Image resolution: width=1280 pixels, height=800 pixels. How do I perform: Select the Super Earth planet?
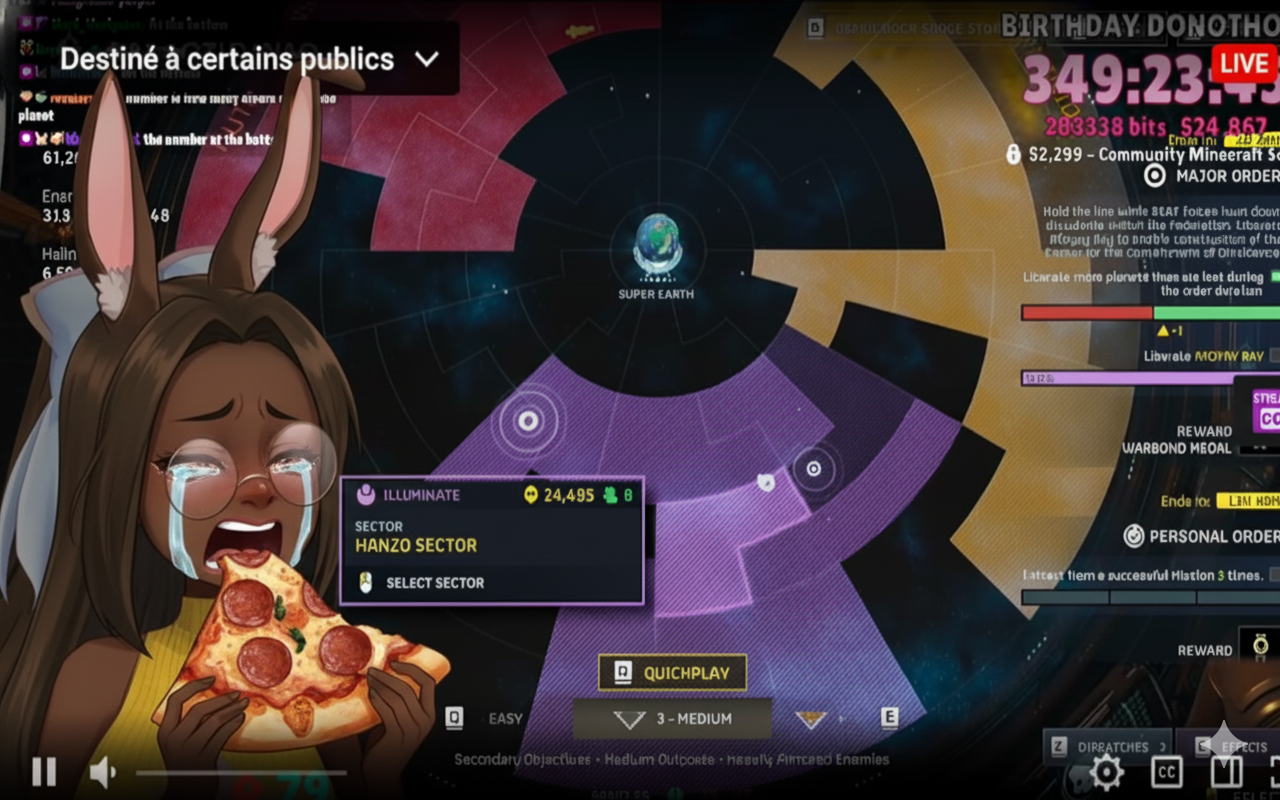pos(657,246)
